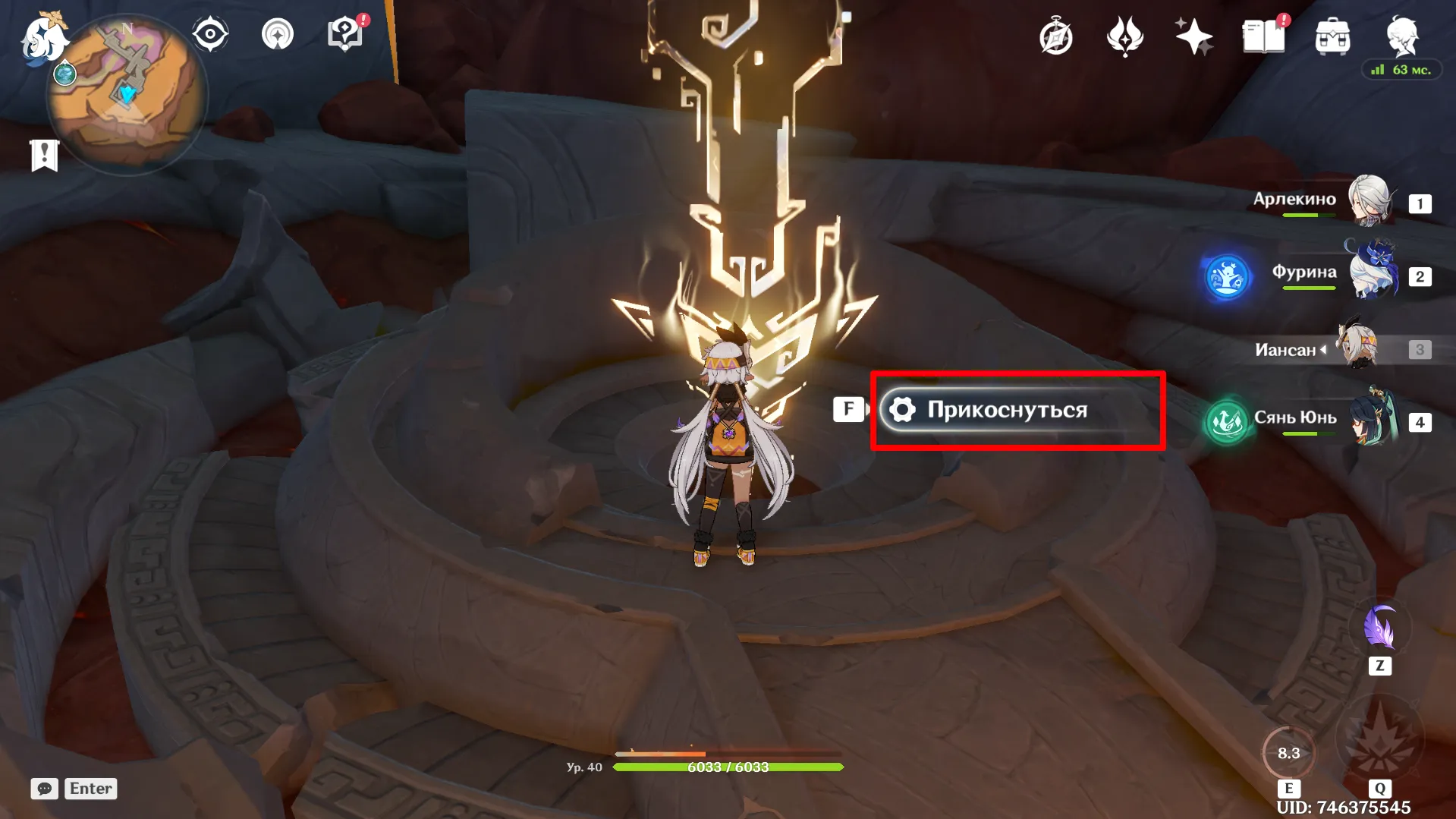Open the Battle Pass wings icon
Viewport: 1456px width, 819px height.
(1125, 36)
